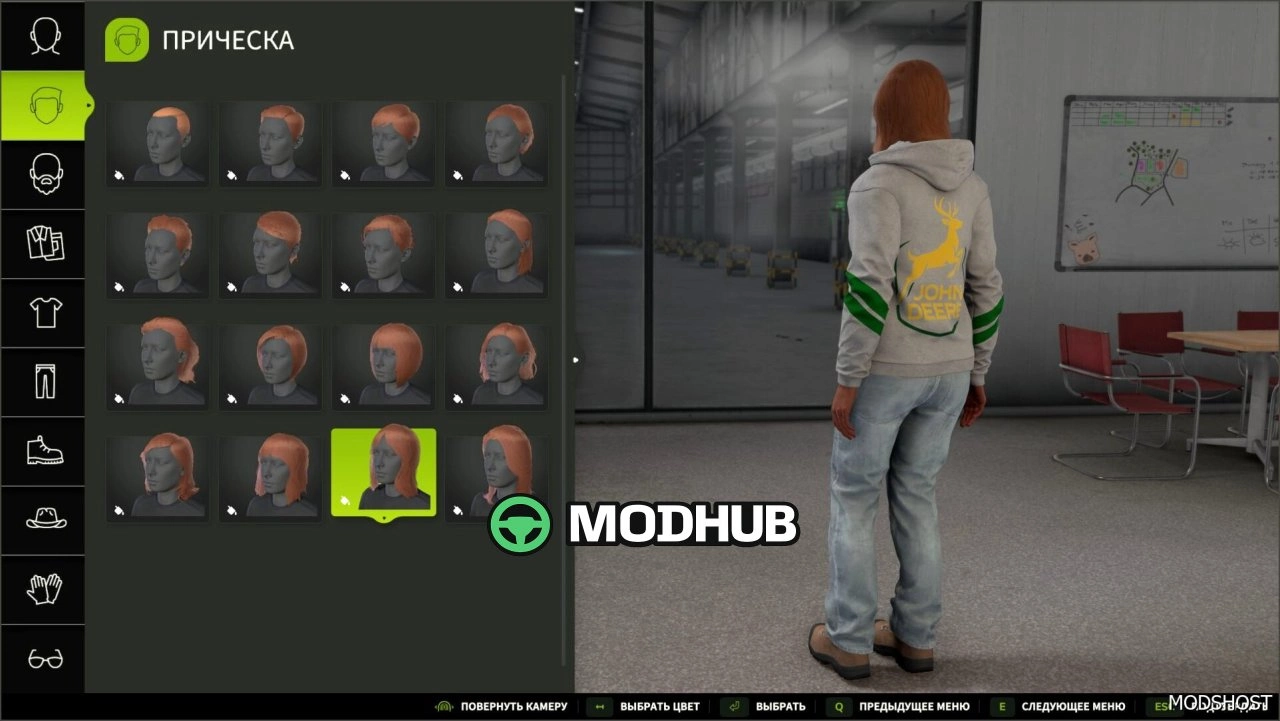
Task: Open the glasses customization category
Action: coord(43,659)
